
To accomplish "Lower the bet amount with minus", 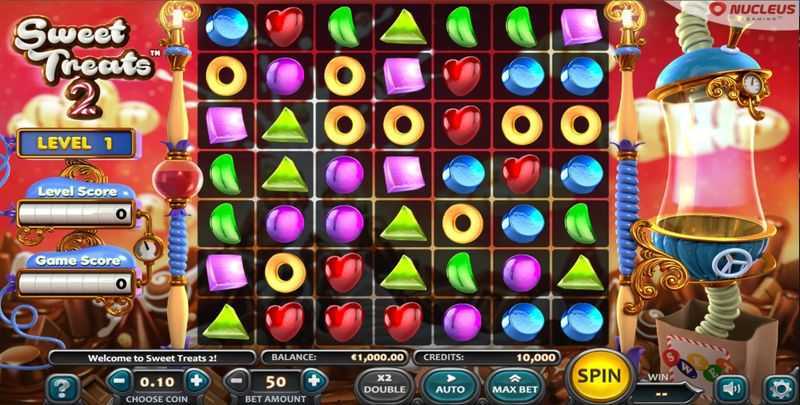I will tap(237, 380).
